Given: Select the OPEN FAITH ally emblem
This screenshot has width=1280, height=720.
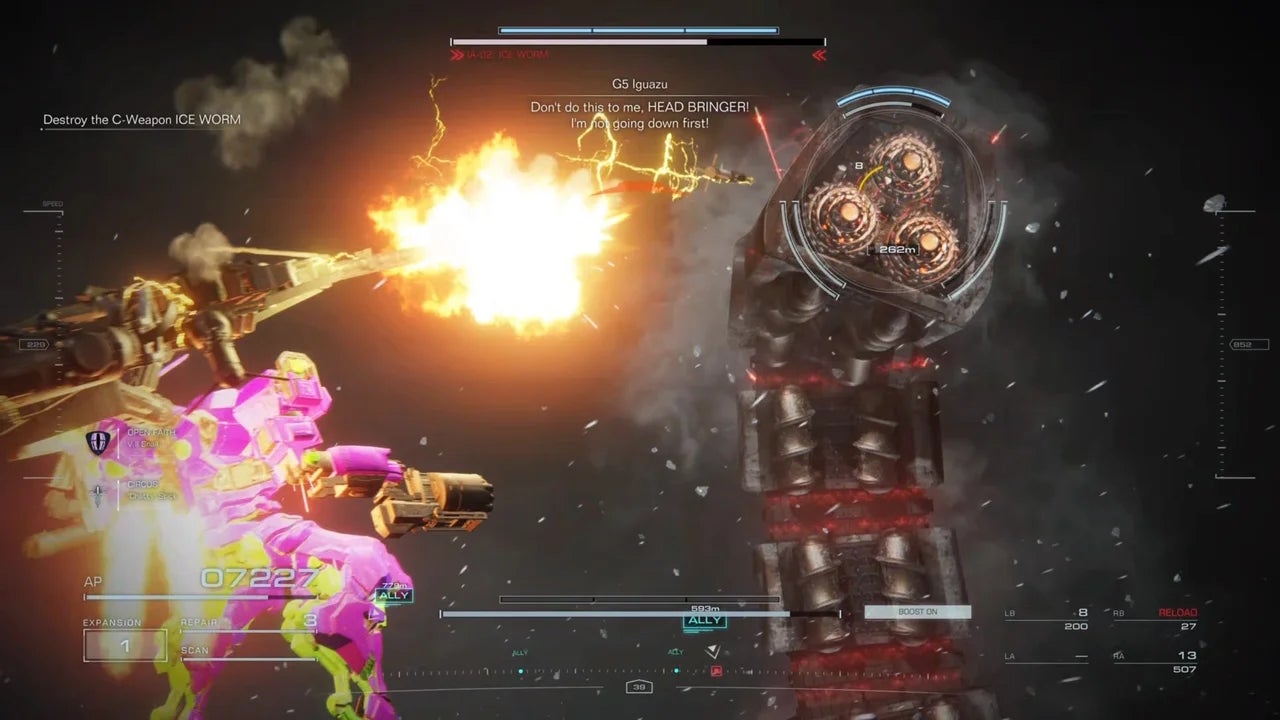Looking at the screenshot, I should [98, 442].
